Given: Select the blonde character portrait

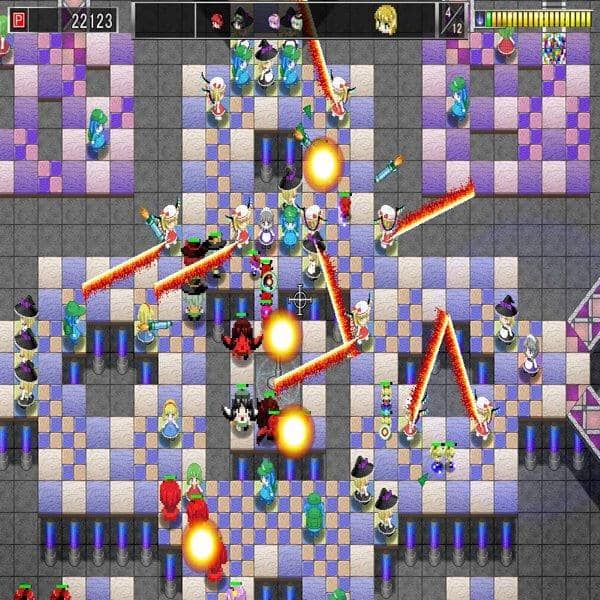Looking at the screenshot, I should [x=384, y=17].
